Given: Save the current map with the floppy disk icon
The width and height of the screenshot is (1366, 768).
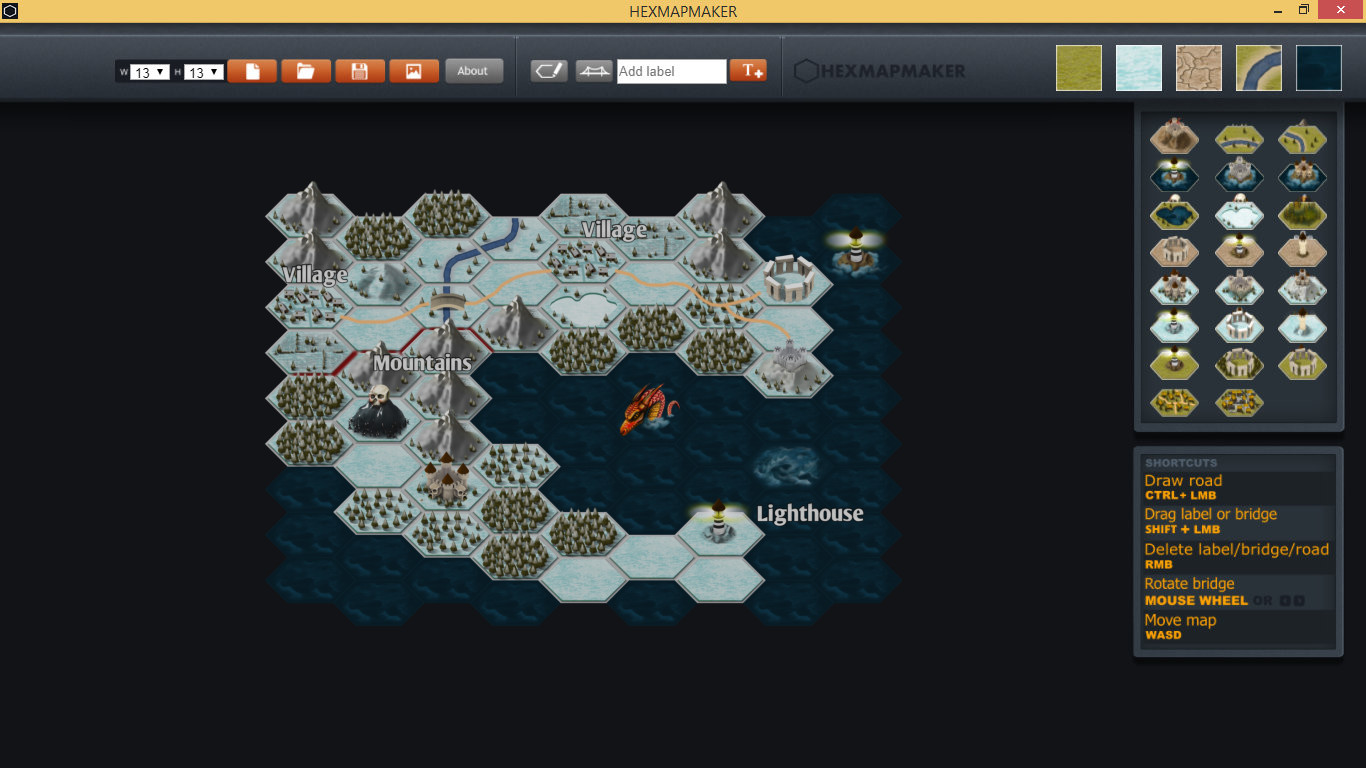Looking at the screenshot, I should click(x=359, y=71).
